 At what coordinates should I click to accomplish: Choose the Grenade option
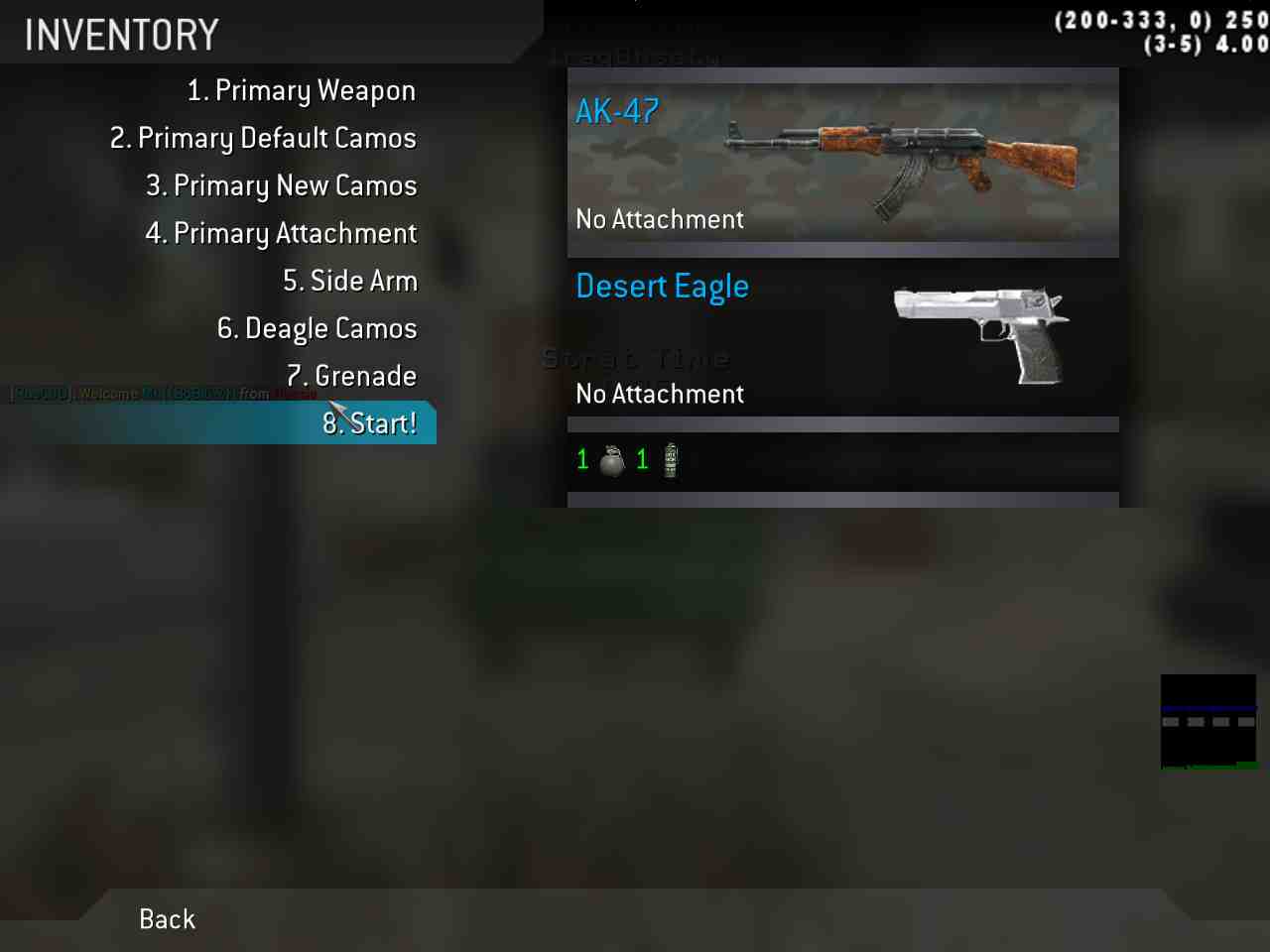pos(351,377)
